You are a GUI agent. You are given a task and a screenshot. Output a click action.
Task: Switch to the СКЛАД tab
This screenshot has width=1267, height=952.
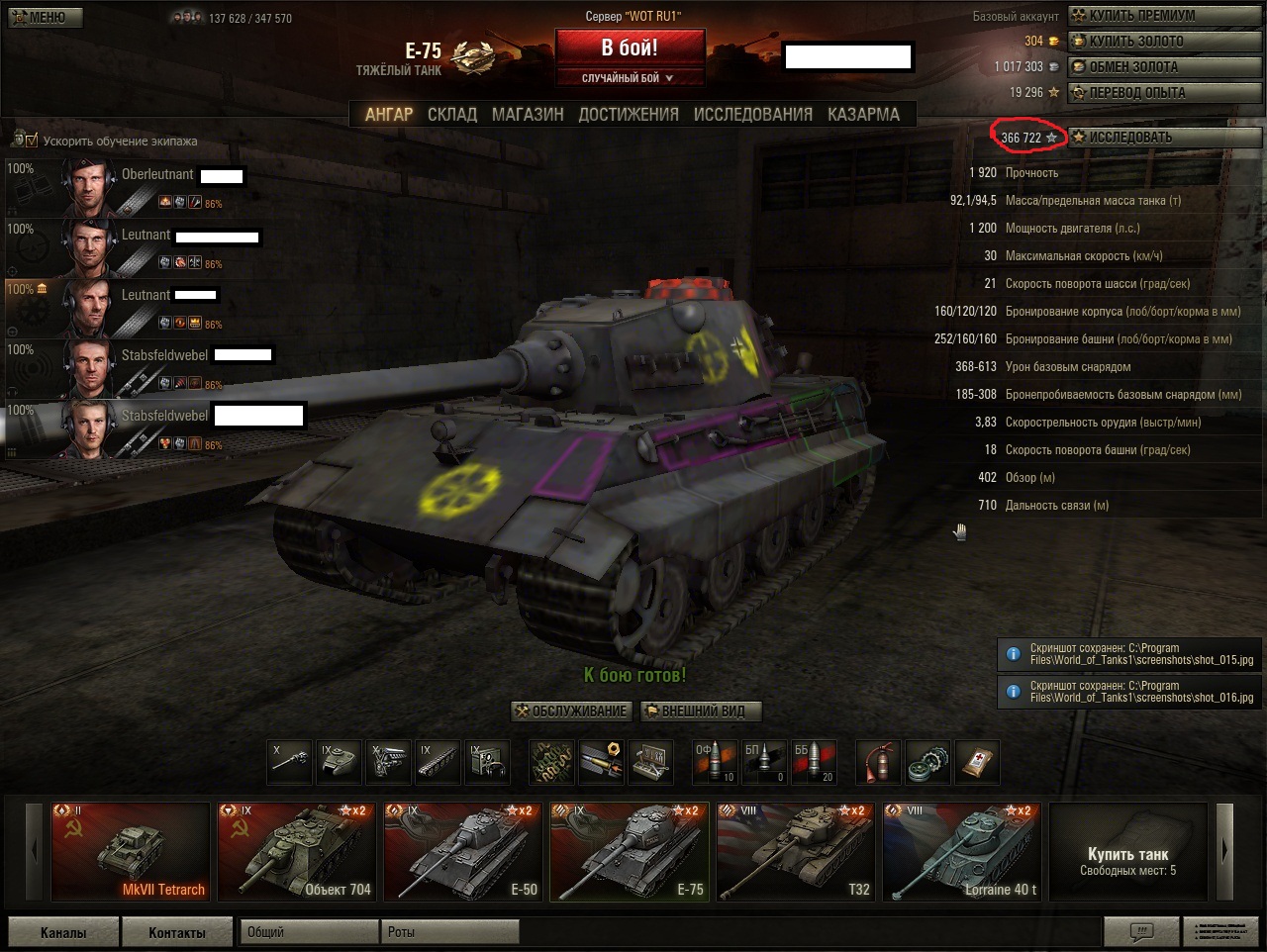[x=452, y=115]
